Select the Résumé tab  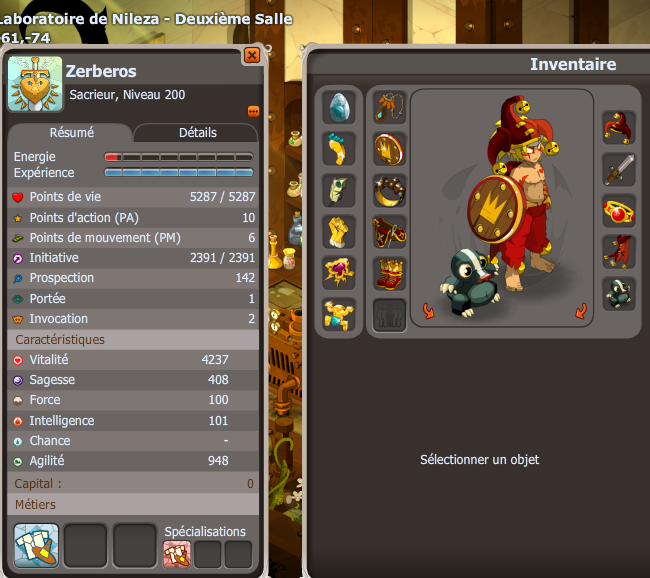pos(70,132)
